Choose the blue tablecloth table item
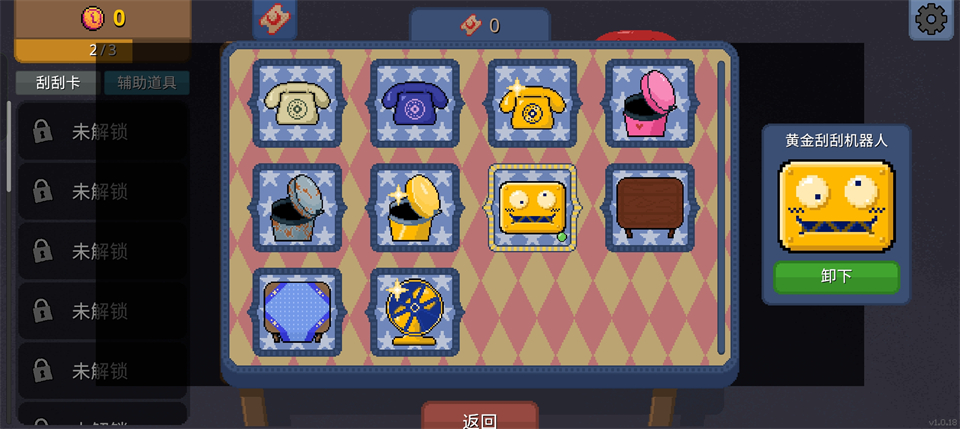960x429 pixels. pyautogui.click(x=297, y=311)
